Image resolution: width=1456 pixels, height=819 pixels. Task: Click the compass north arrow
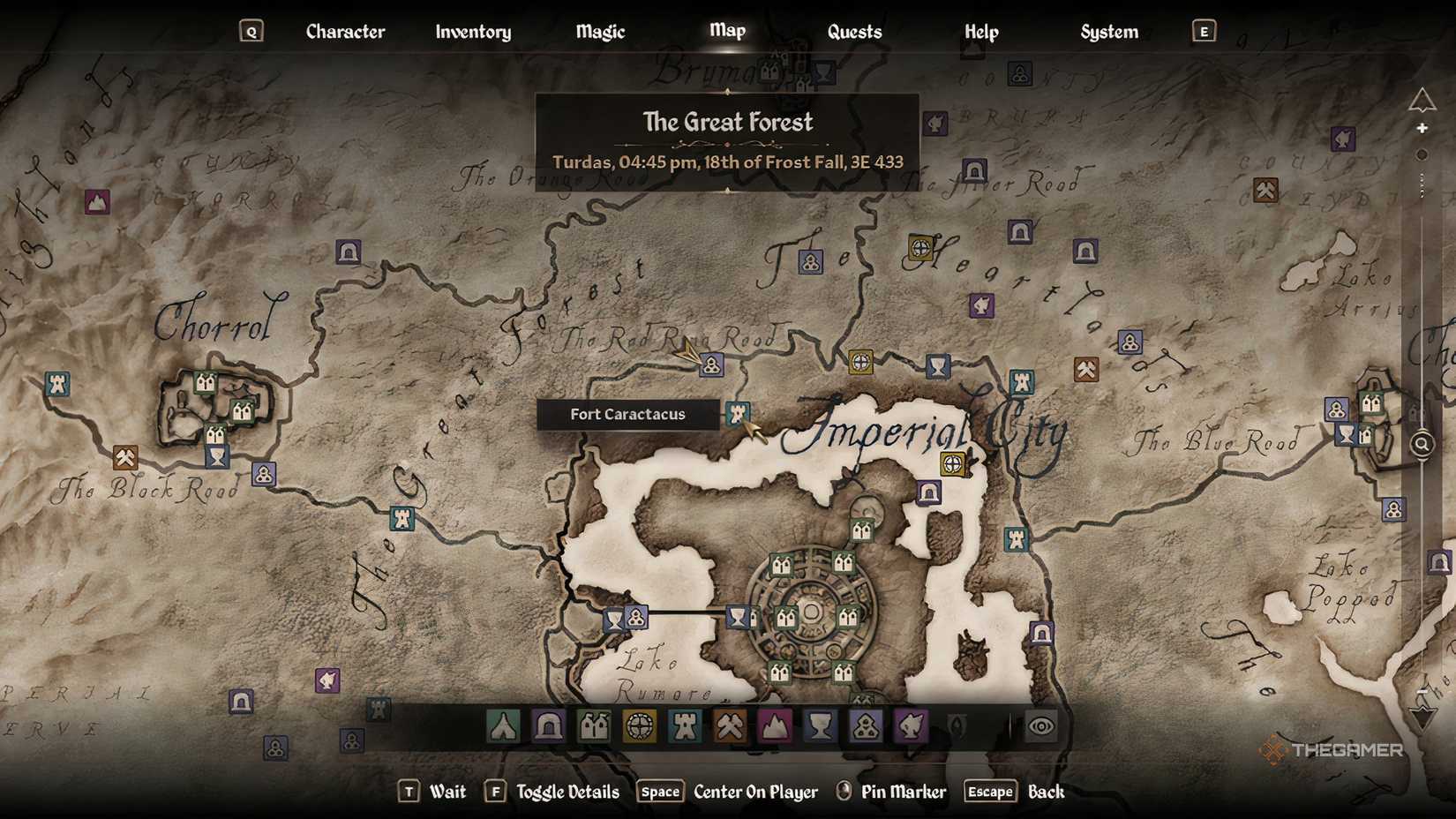1422,101
